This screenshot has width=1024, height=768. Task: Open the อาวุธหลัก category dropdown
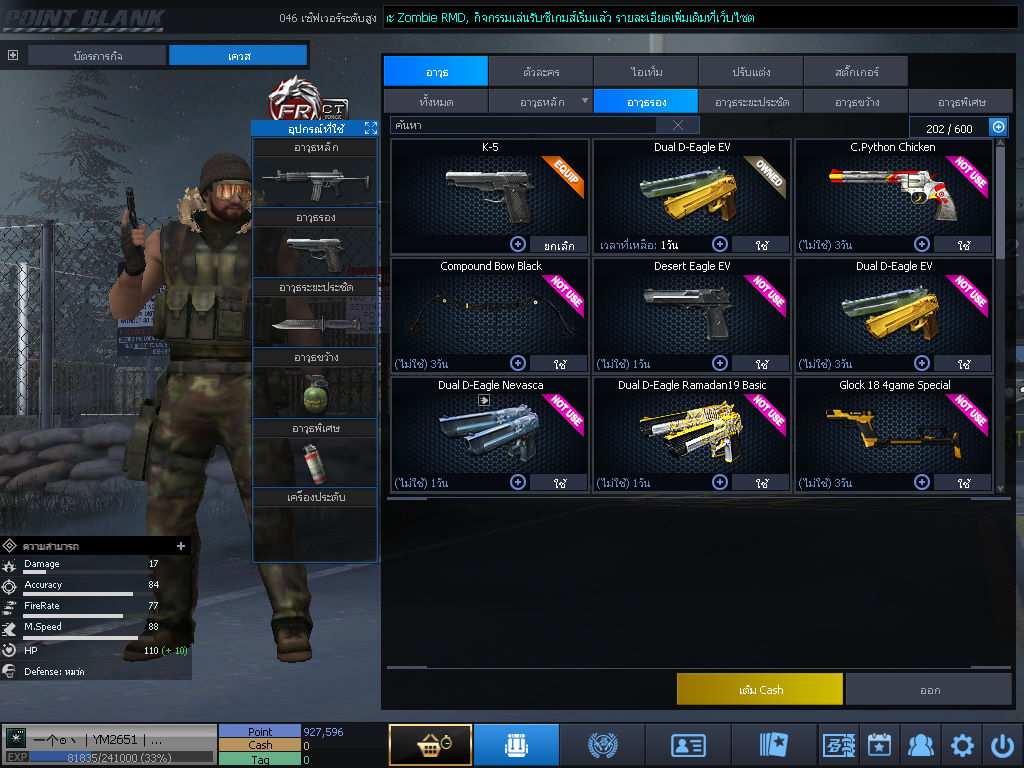(541, 102)
